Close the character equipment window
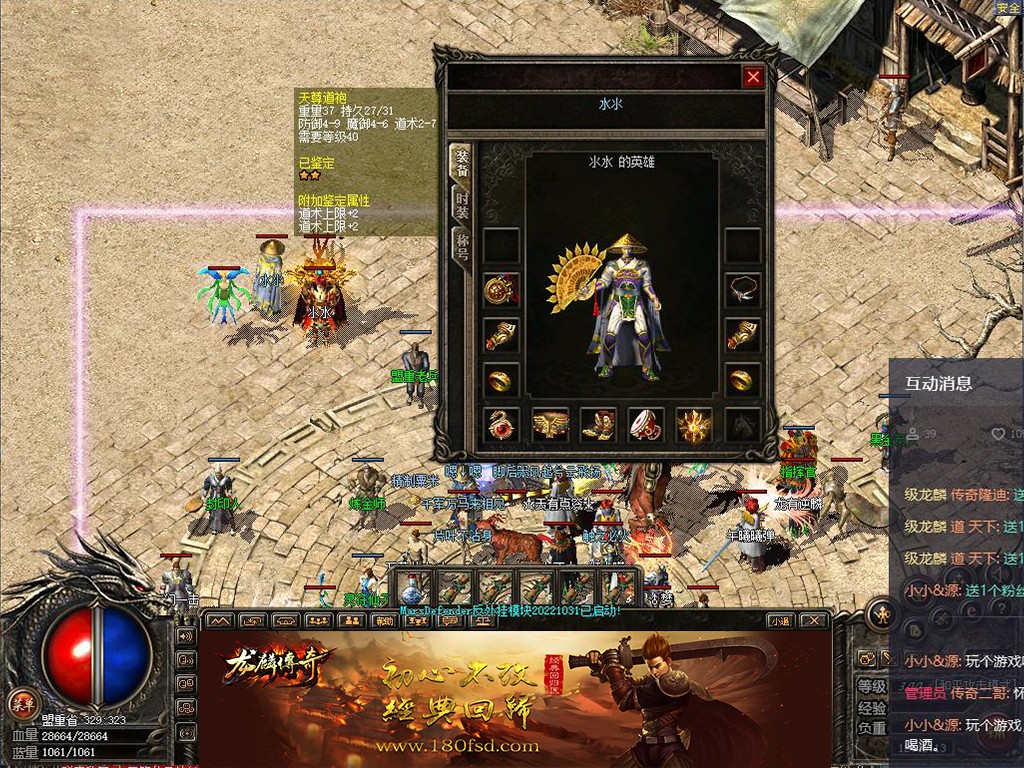Viewport: 1024px width, 768px height. (x=753, y=77)
